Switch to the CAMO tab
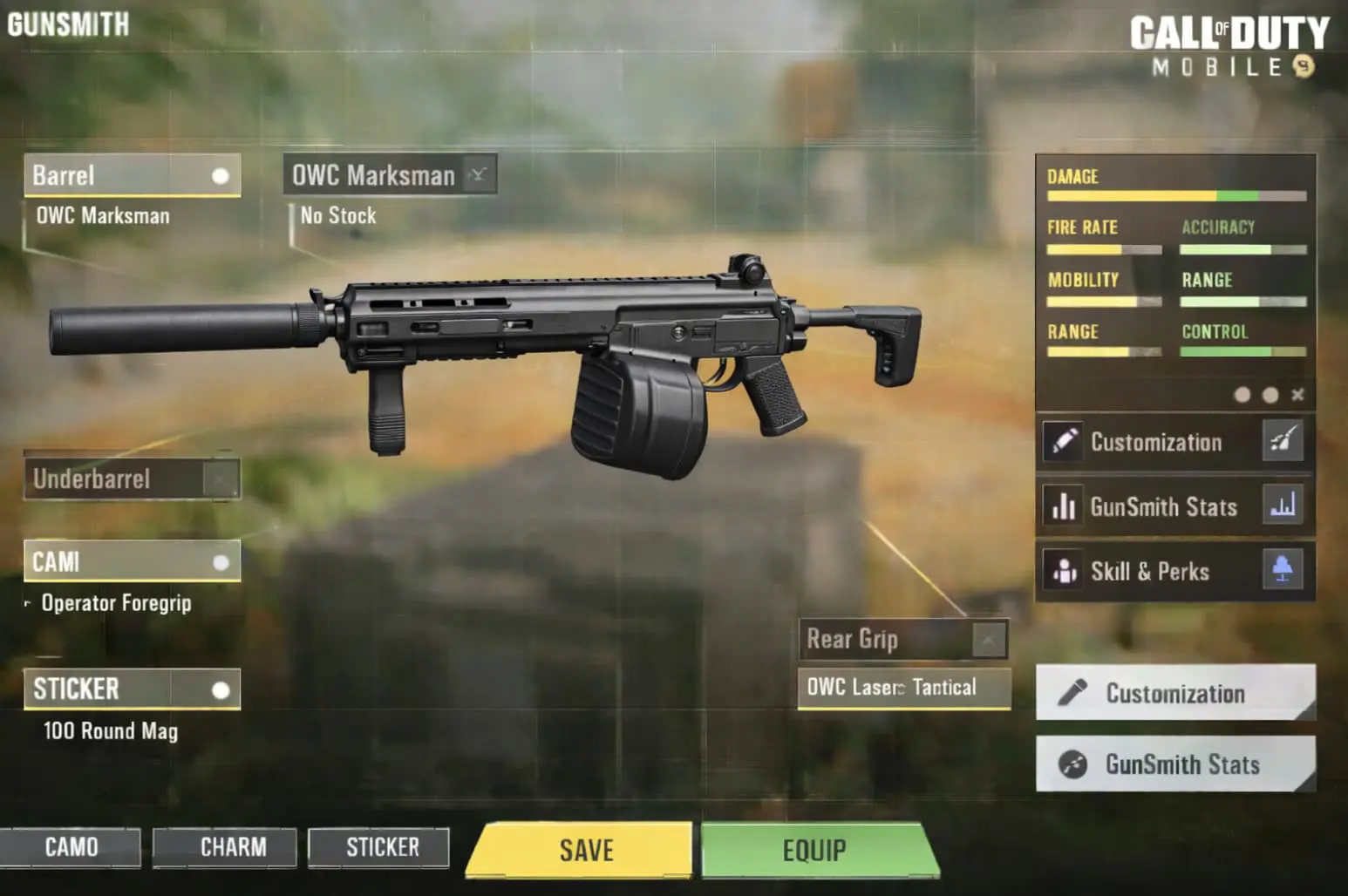This screenshot has height=896, width=1348. pyautogui.click(x=73, y=846)
